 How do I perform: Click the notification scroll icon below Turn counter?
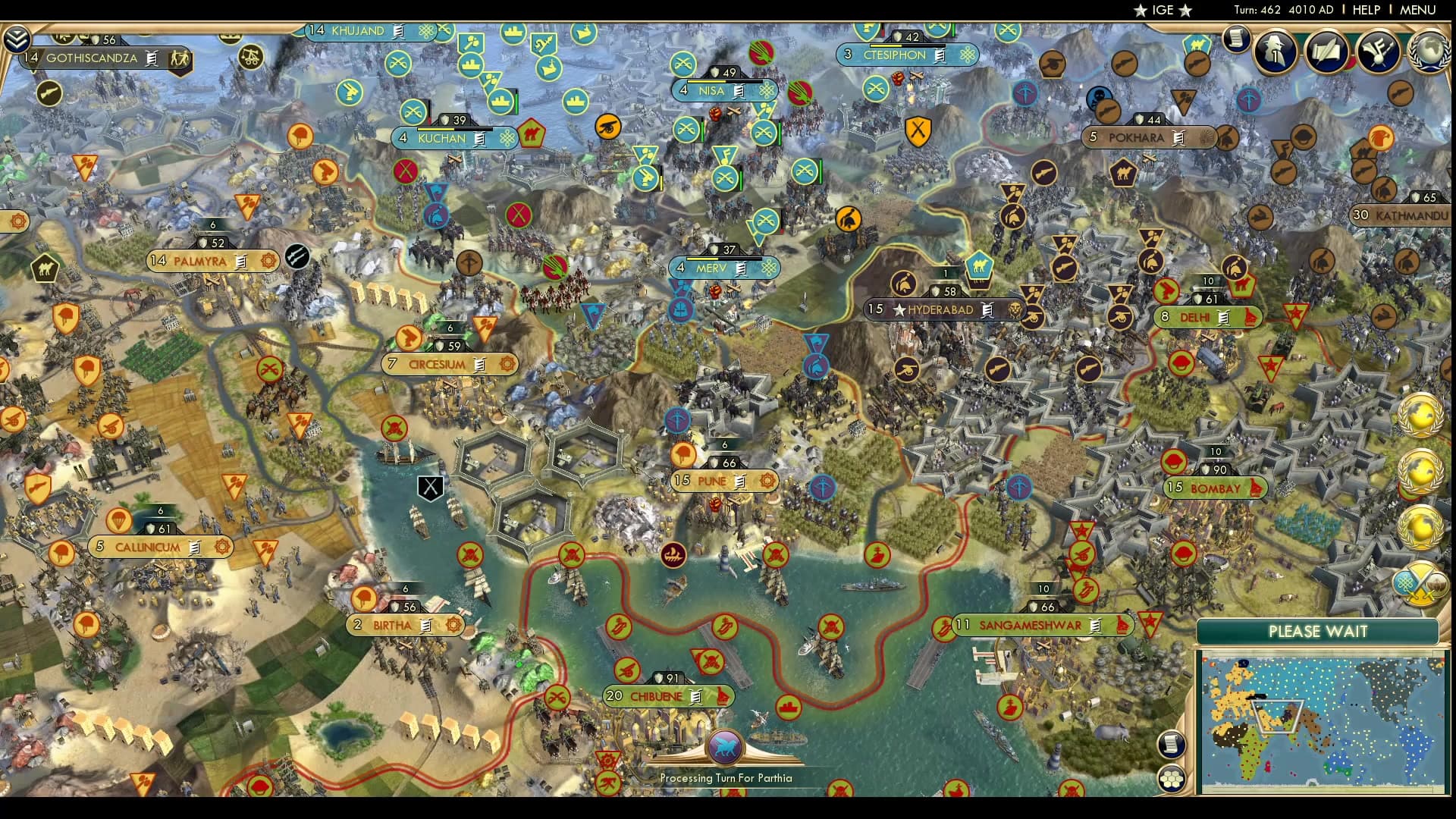(1236, 40)
